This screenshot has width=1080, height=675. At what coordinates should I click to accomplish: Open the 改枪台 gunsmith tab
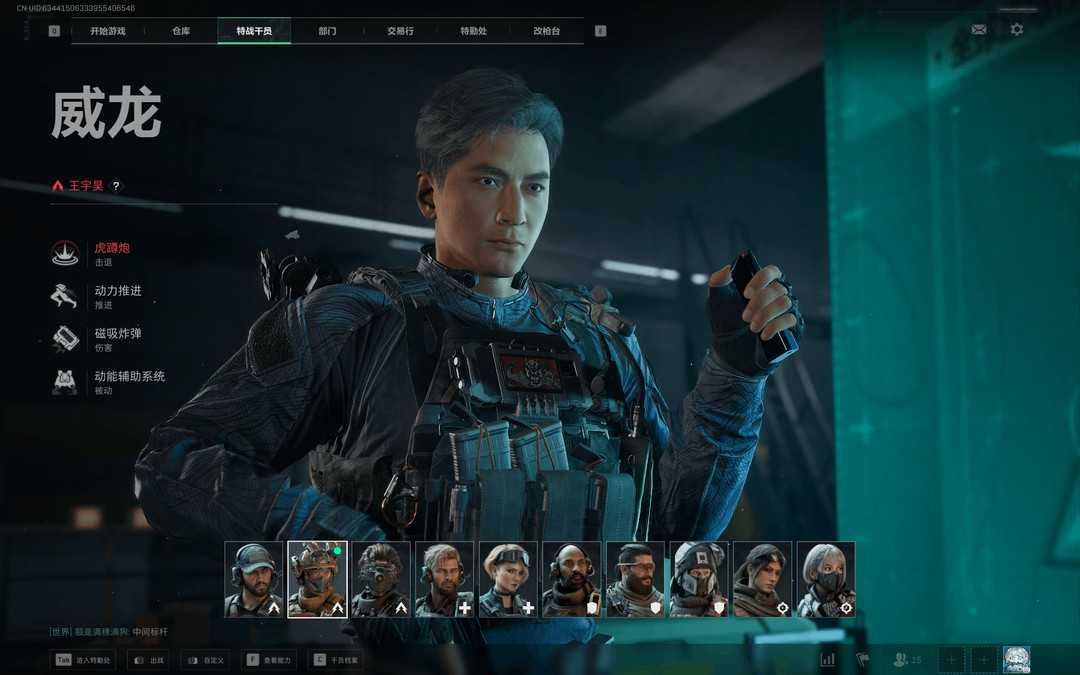click(547, 31)
